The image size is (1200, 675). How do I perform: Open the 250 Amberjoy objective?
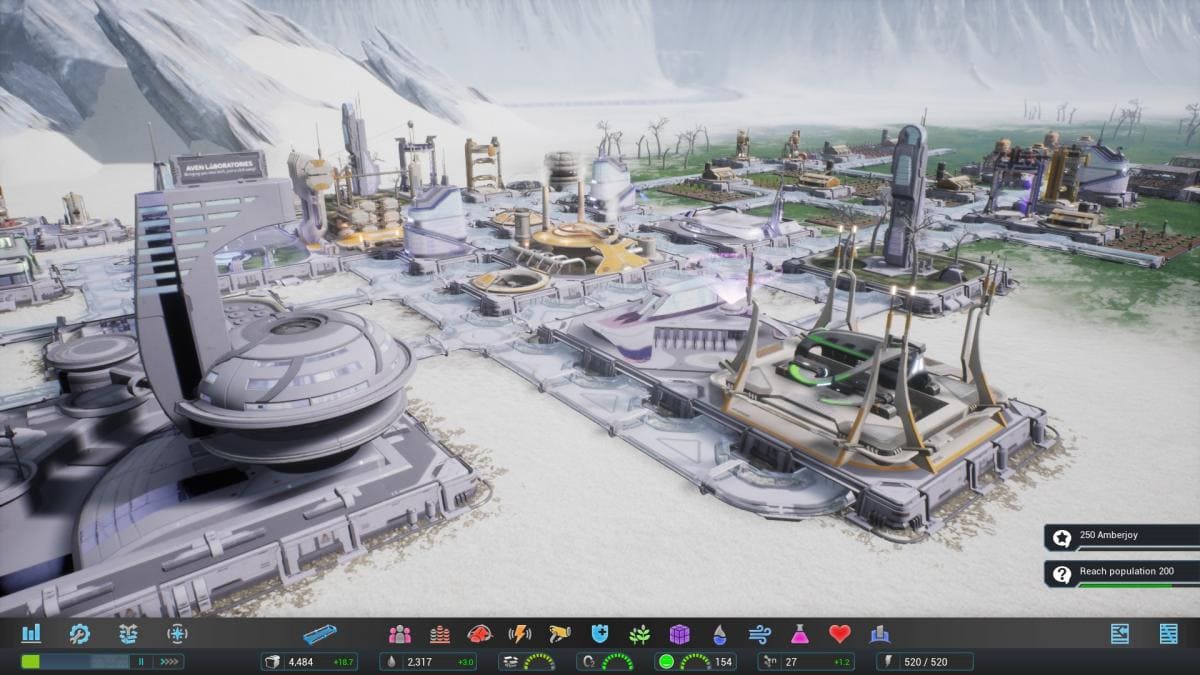pos(1121,537)
